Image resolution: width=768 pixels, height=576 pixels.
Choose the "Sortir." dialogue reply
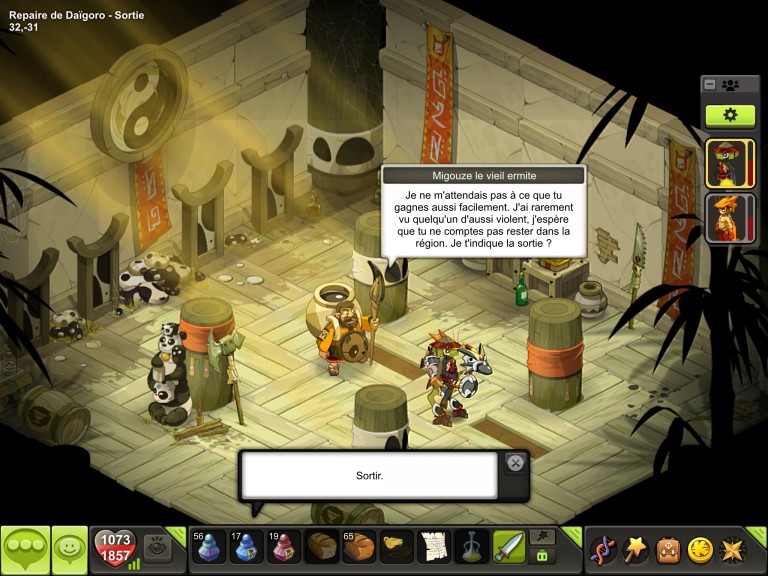click(369, 475)
